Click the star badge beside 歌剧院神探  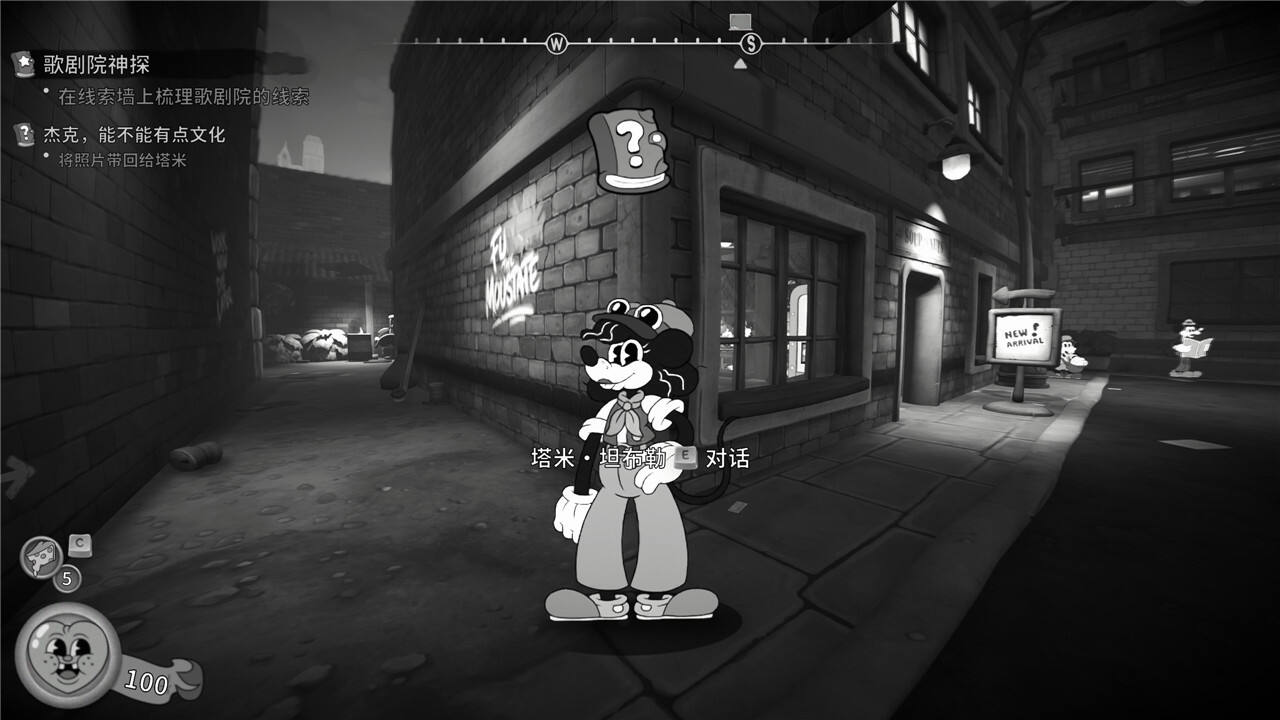[x=23, y=65]
